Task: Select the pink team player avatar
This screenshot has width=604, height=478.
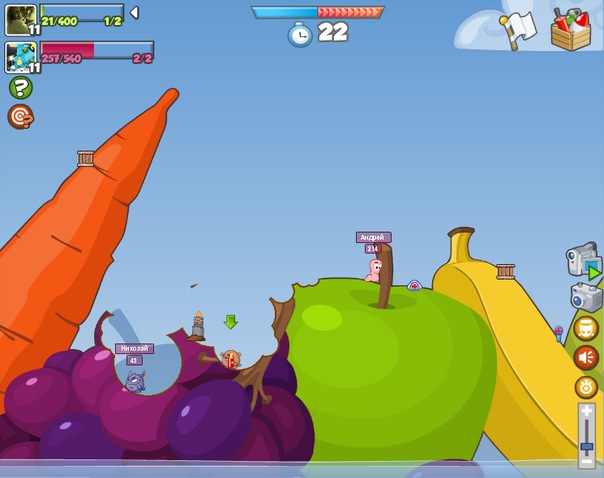Action: [21, 57]
